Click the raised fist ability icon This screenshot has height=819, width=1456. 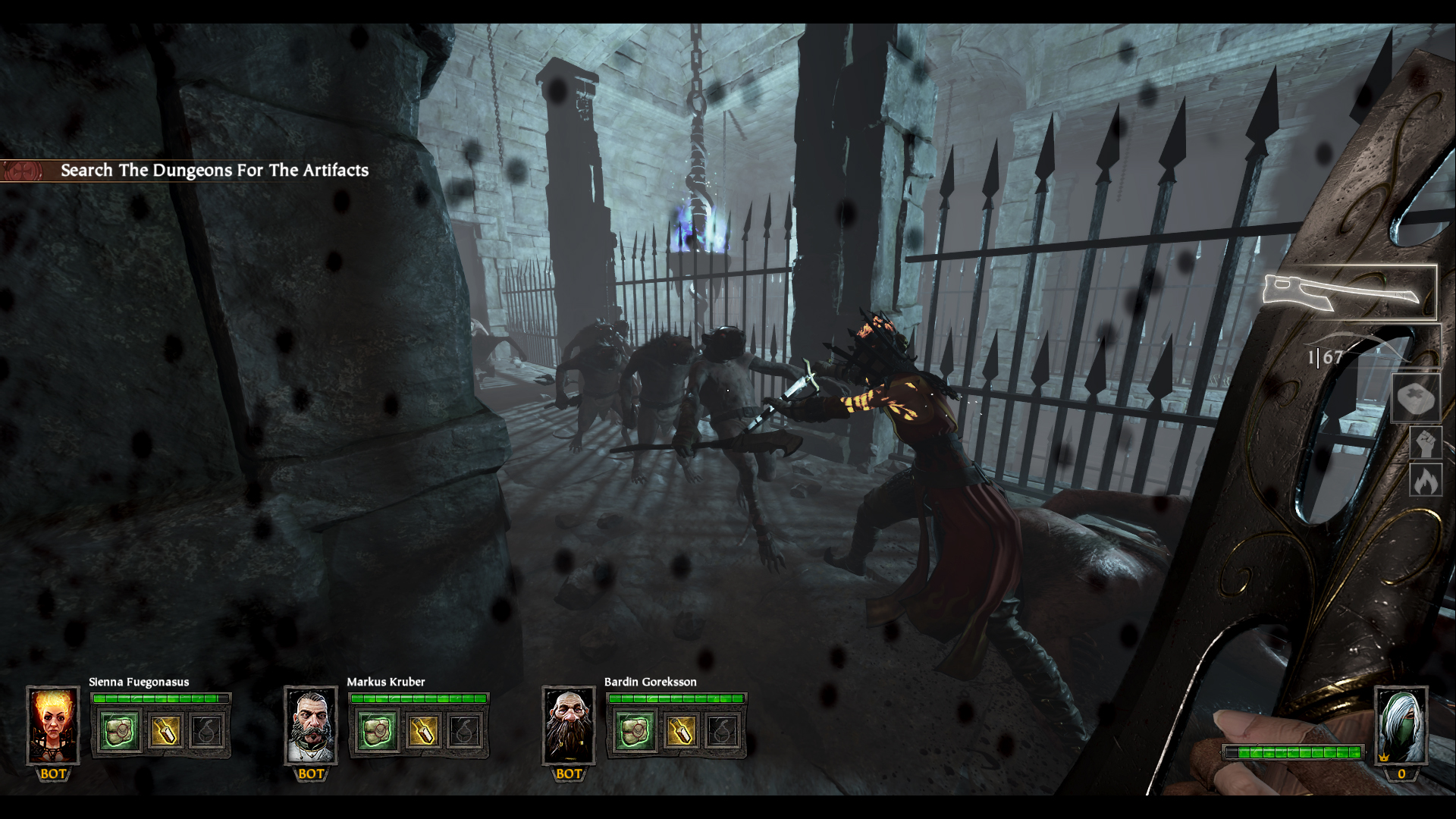coord(1428,442)
